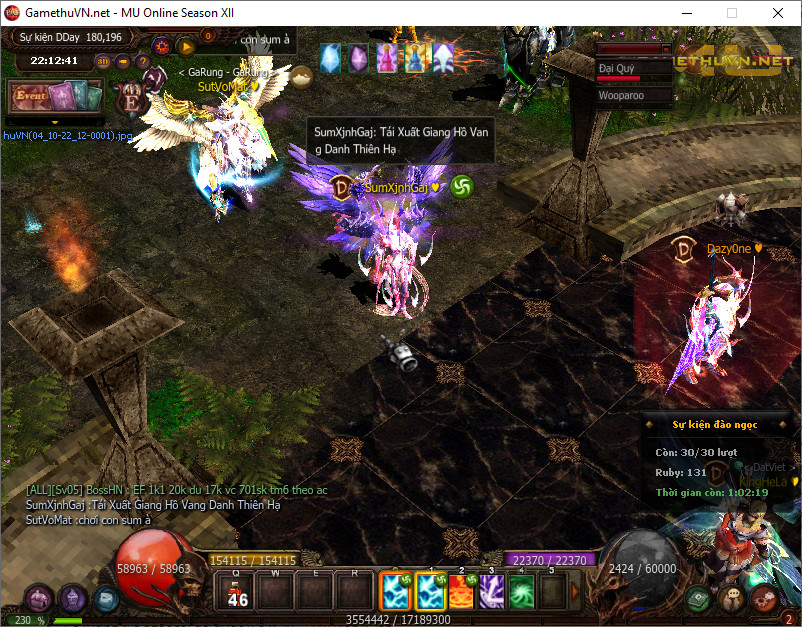The width and height of the screenshot is (802, 627).
Task: Click the gear-shaped sun icon
Action: coord(162,45)
